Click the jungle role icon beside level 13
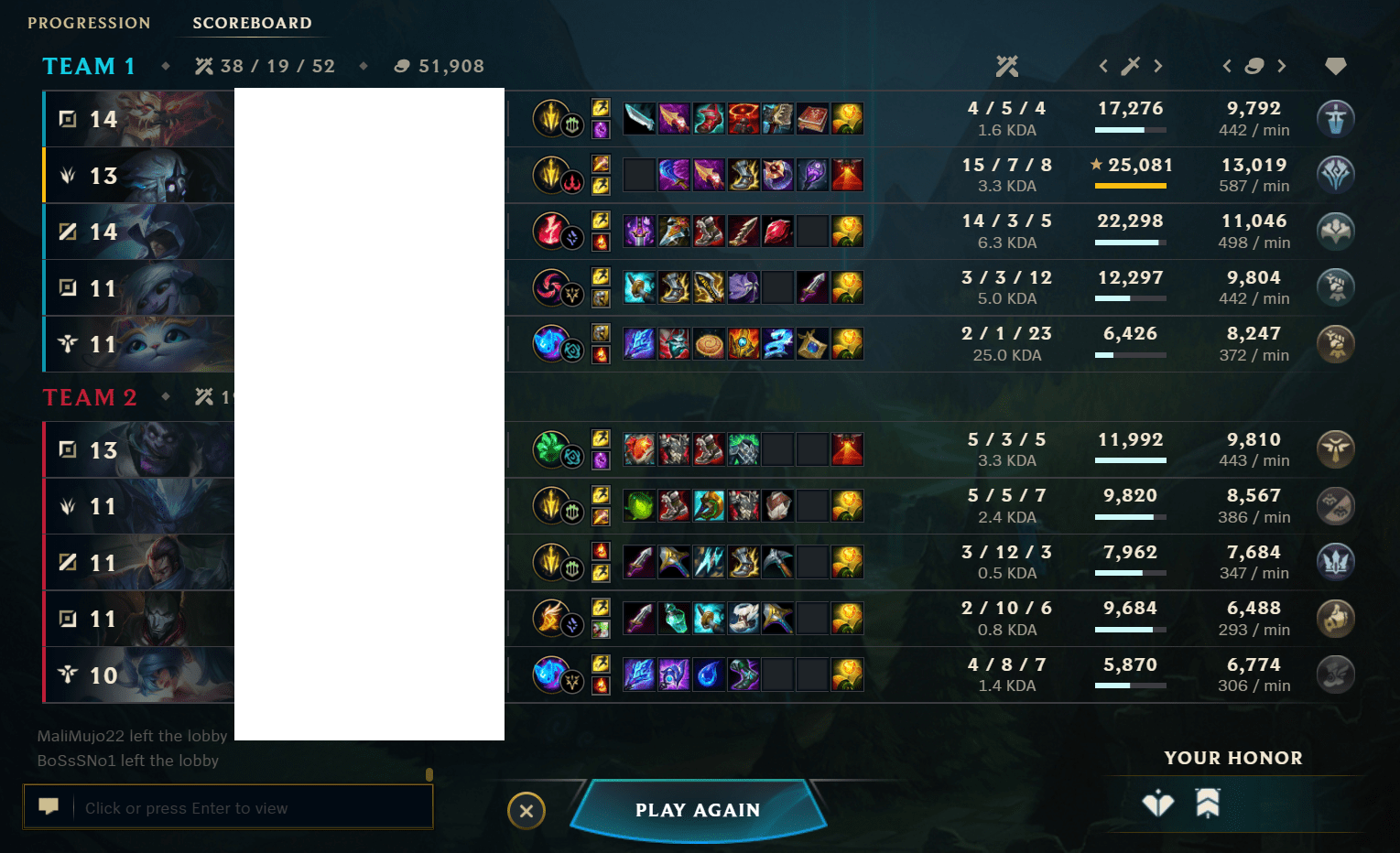This screenshot has width=1400, height=853. (x=67, y=176)
